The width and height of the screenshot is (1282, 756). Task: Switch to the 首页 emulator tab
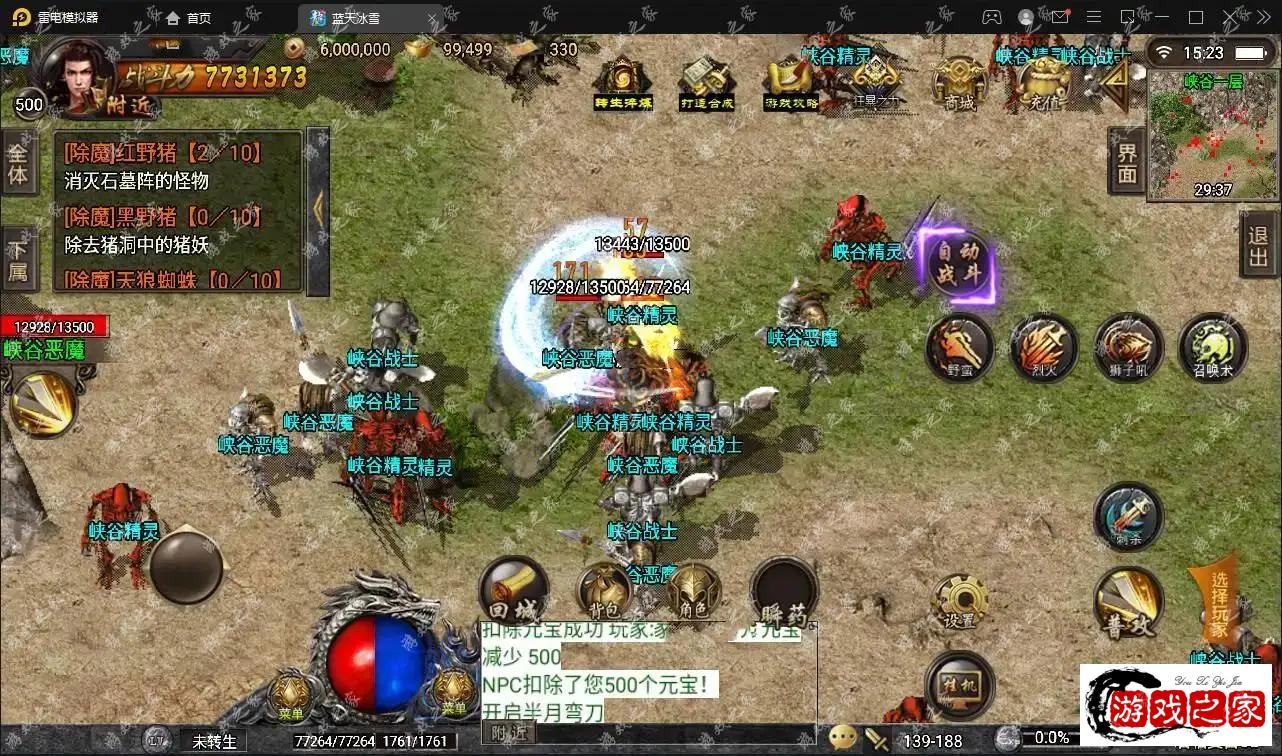tap(188, 18)
